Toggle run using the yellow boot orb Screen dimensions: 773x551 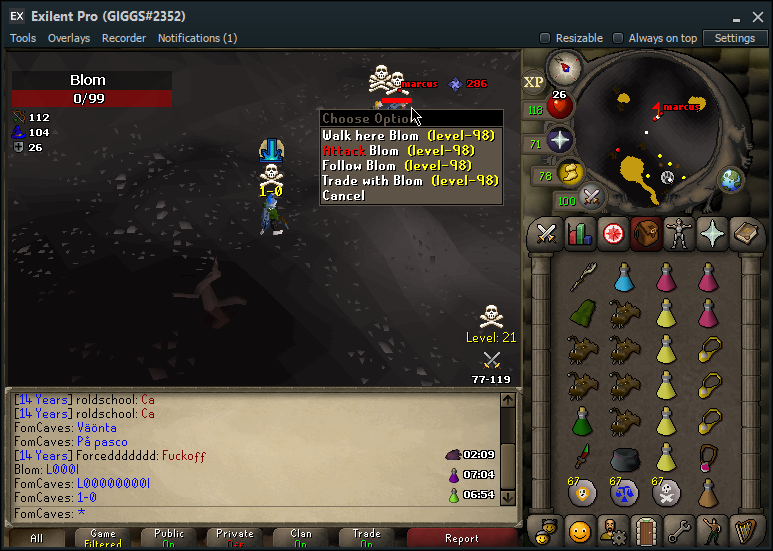[x=570, y=173]
